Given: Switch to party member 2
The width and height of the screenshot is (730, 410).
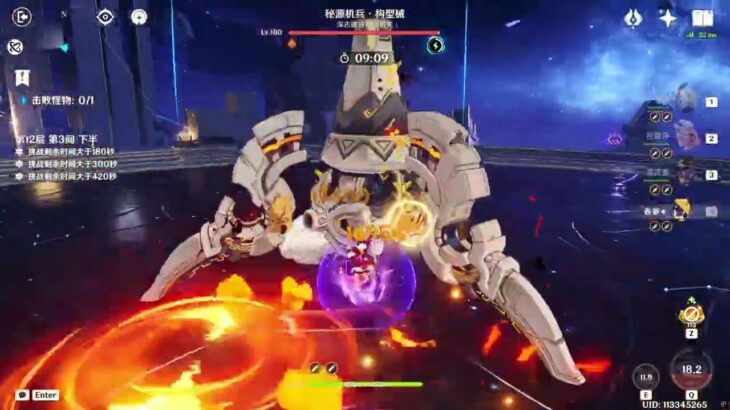Looking at the screenshot, I should [x=688, y=138].
